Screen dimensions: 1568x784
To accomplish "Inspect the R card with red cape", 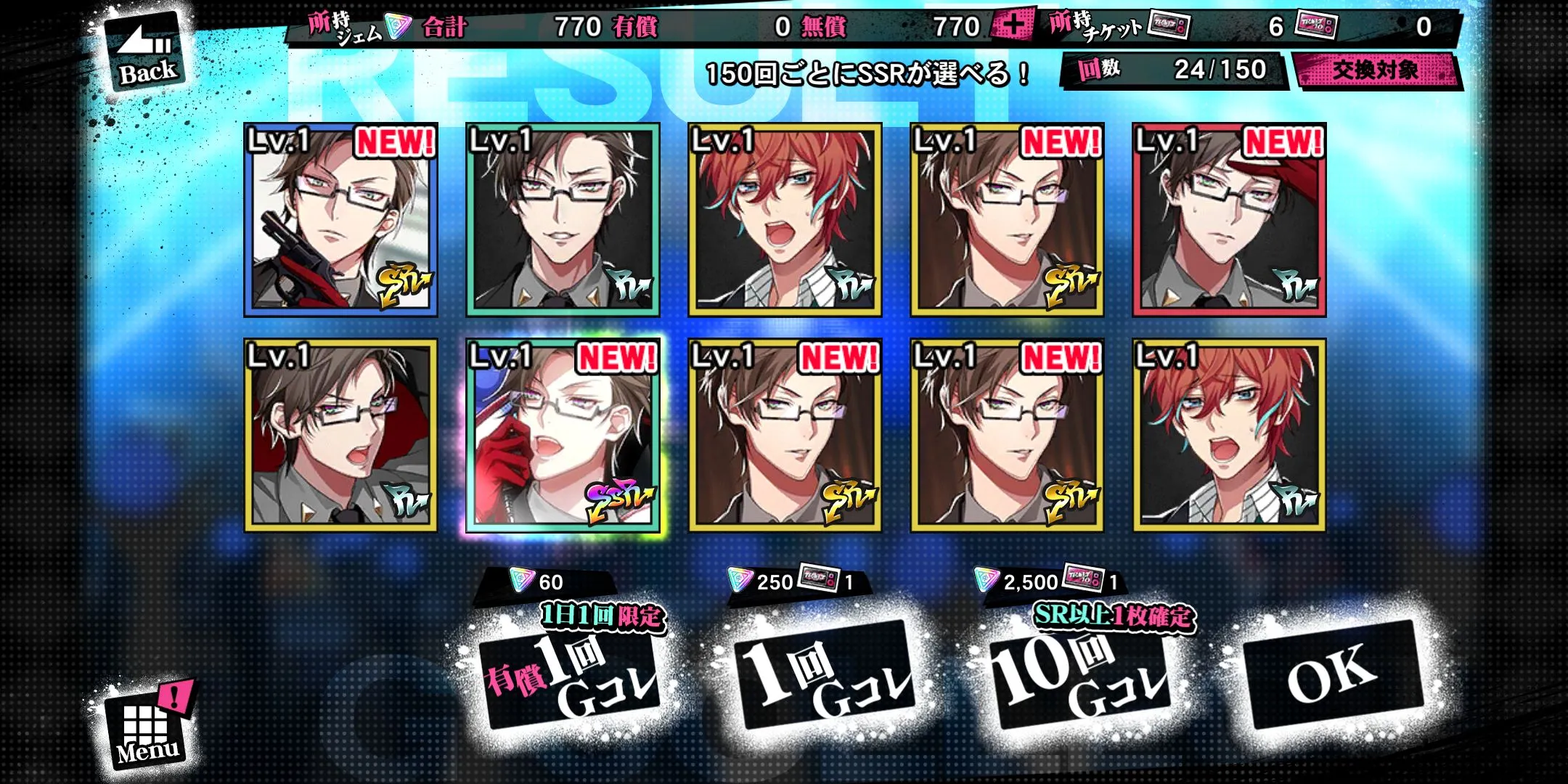I will tap(341, 436).
